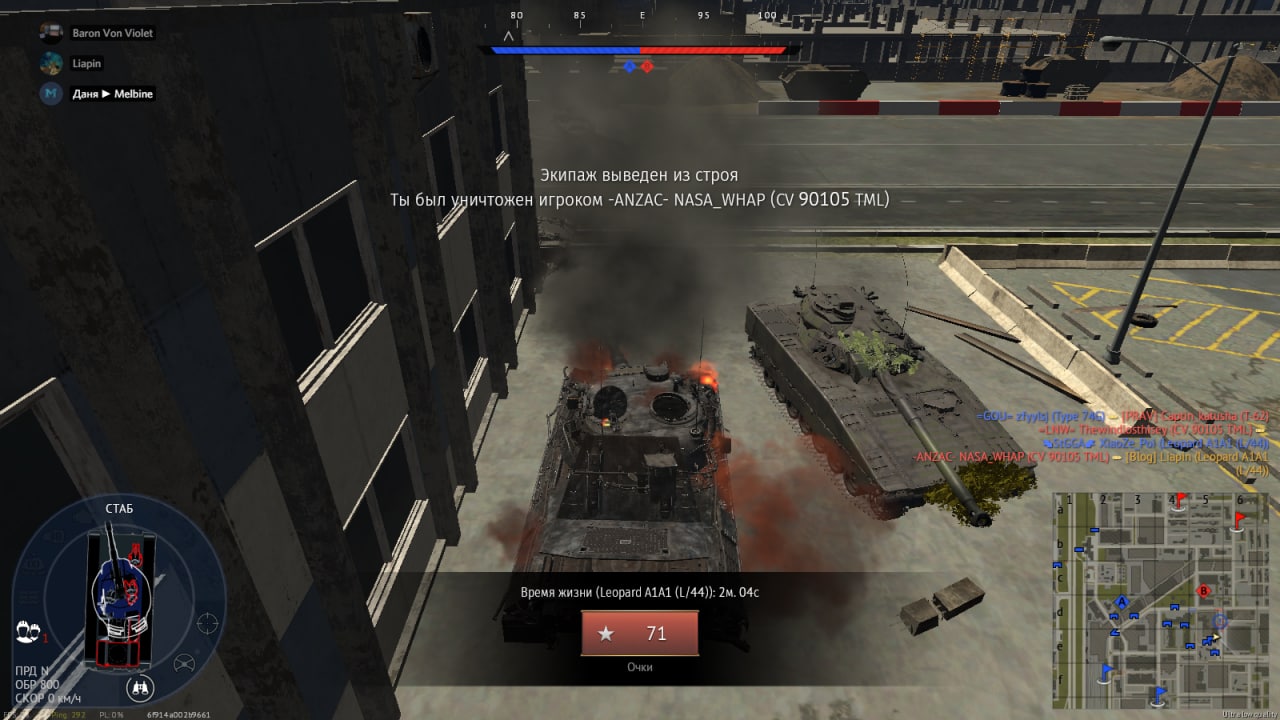The height and width of the screenshot is (720, 1280).
Task: Click the crew members icon
Action: point(28,632)
